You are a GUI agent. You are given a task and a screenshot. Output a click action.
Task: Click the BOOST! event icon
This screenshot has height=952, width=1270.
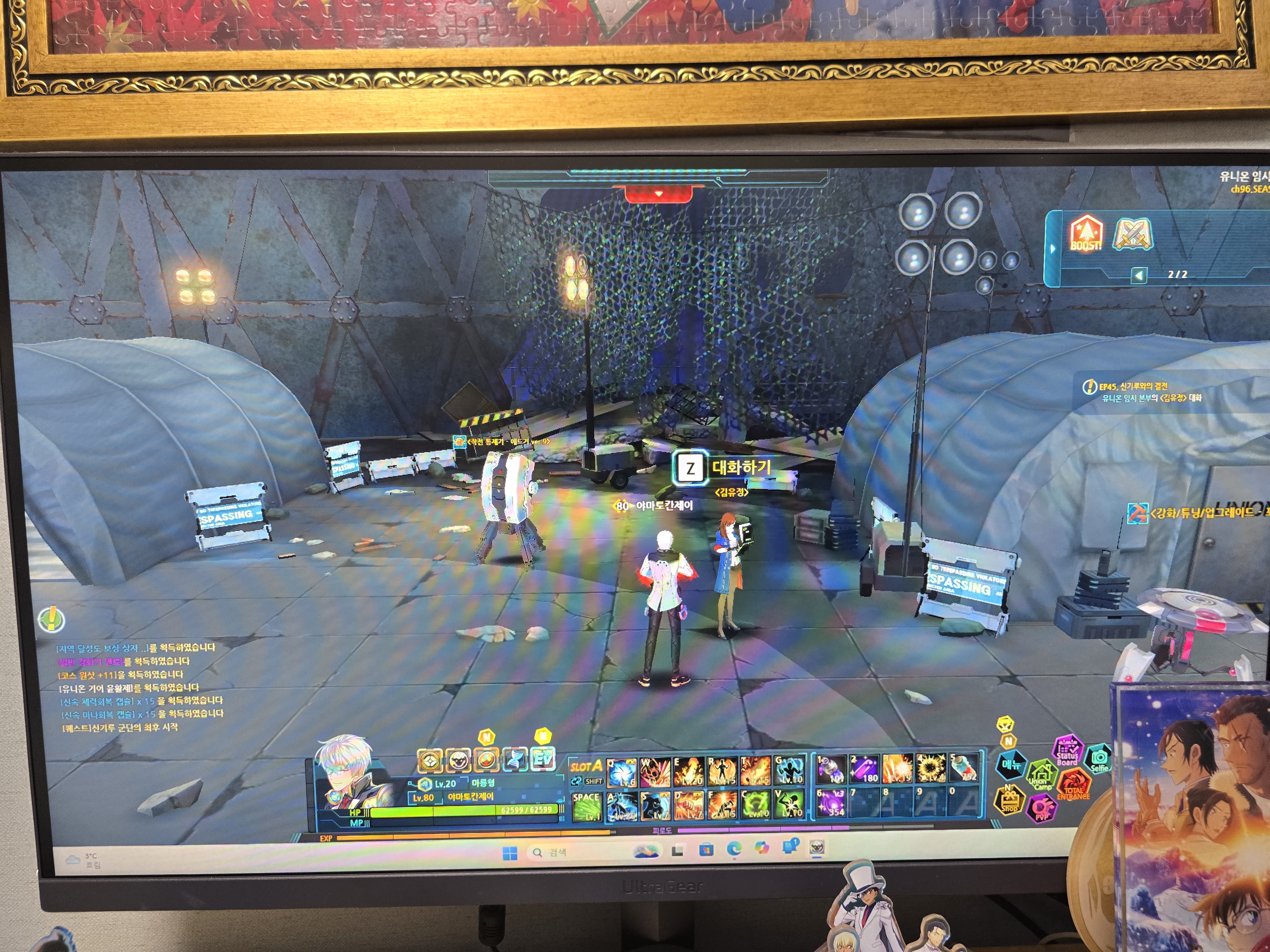click(1085, 234)
